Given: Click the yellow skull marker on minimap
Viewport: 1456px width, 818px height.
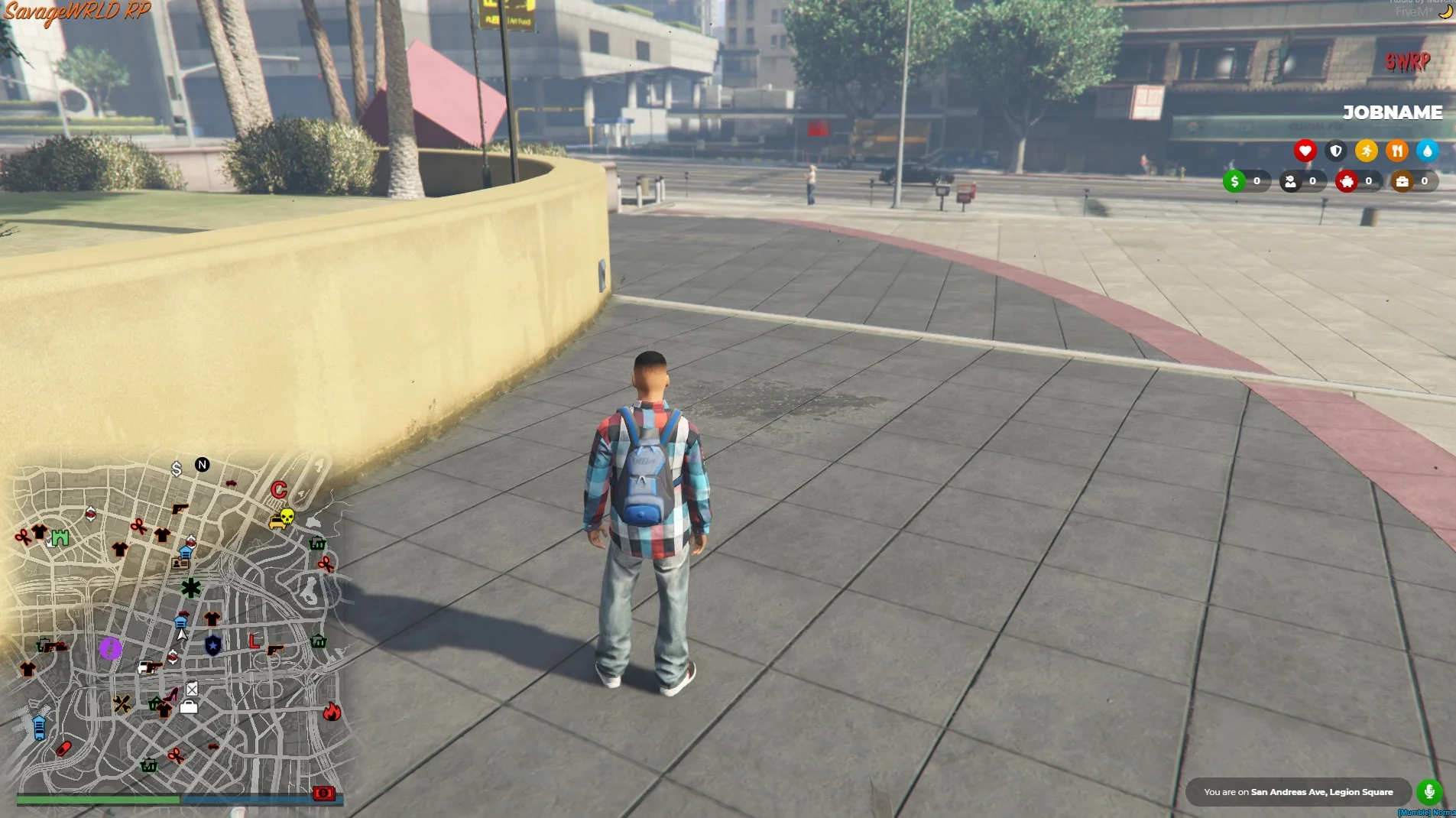Looking at the screenshot, I should pyautogui.click(x=287, y=517).
